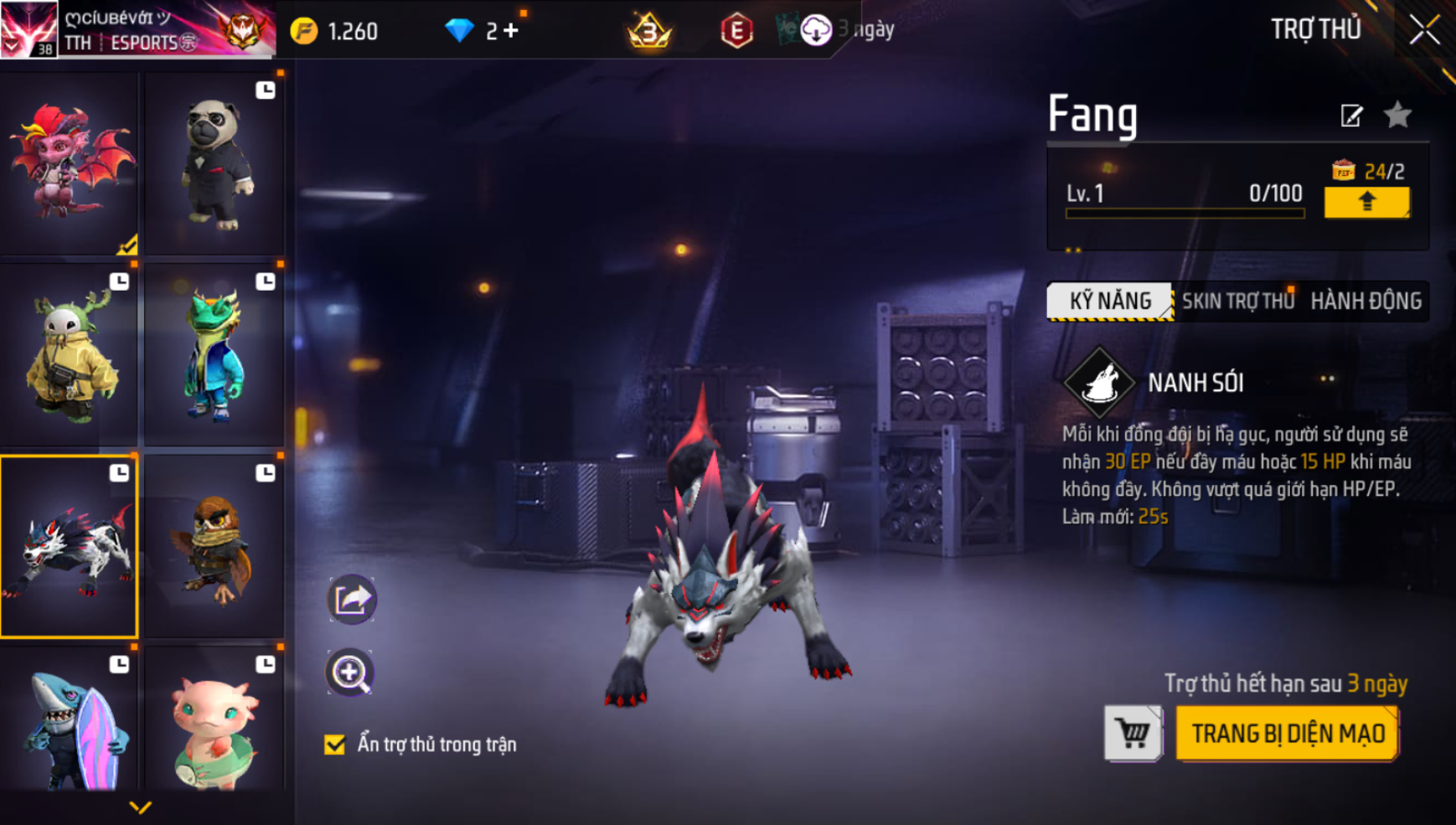The height and width of the screenshot is (825, 1456).
Task: Mark Fang as favorite with star icon
Action: pyautogui.click(x=1397, y=115)
